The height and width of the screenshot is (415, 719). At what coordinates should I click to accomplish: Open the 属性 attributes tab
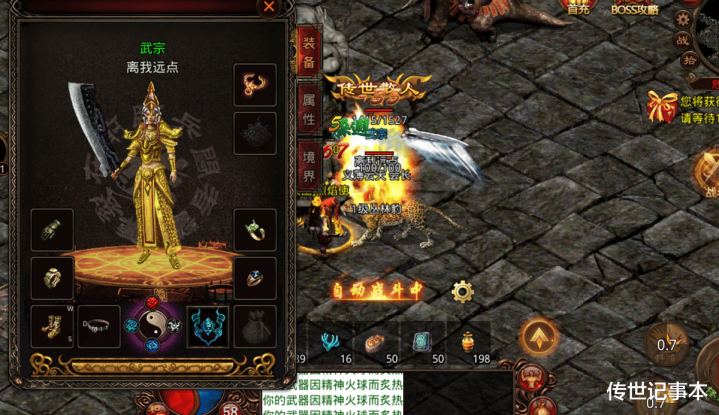coord(309,105)
